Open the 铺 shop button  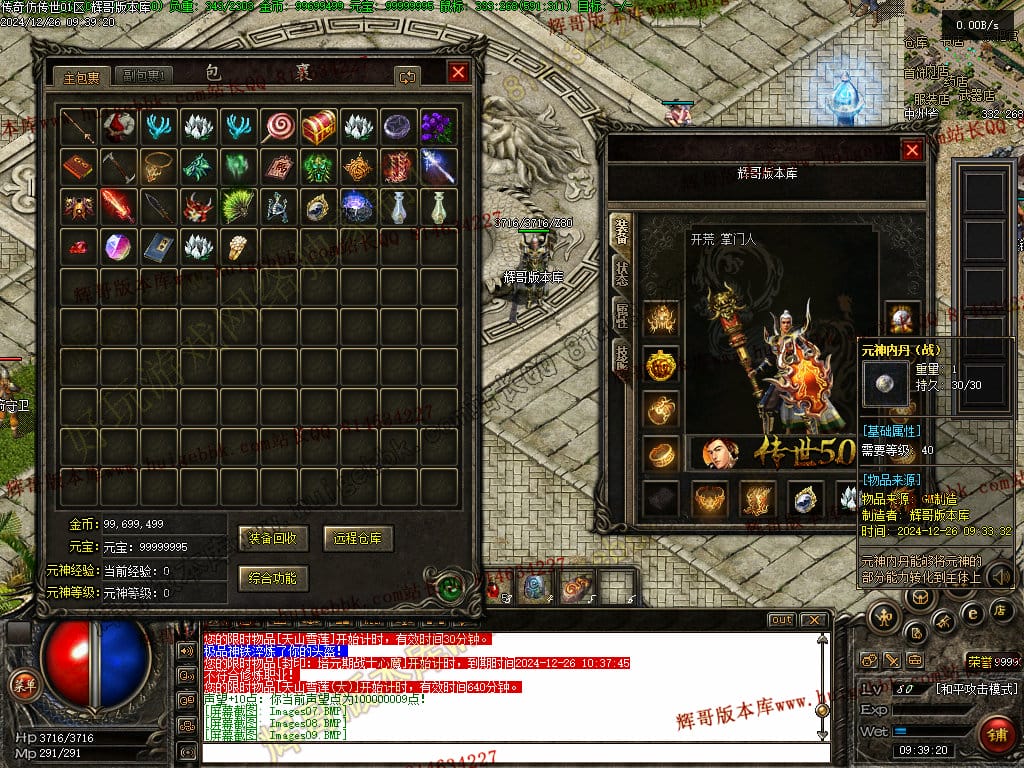point(997,736)
